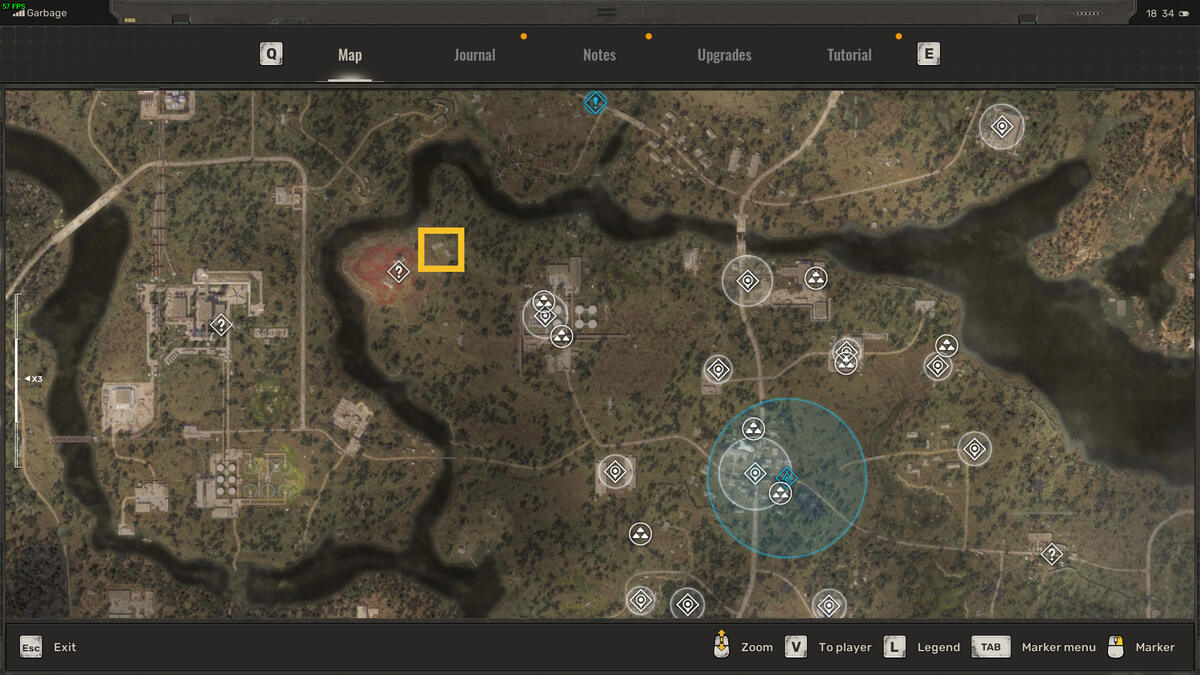
Task: Select the yellow square map cursor
Action: pos(441,250)
